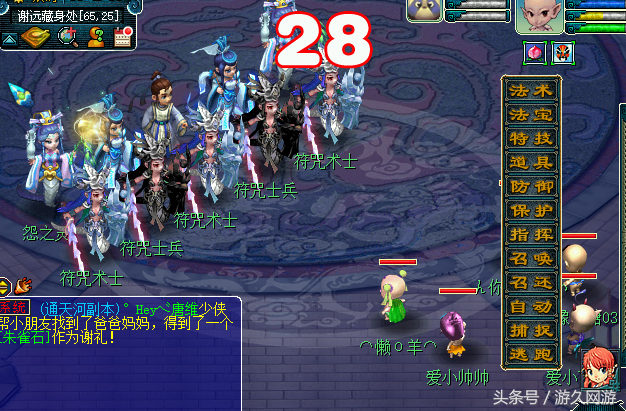Select 逃跑 to flee the battle
This screenshot has width=626, height=411.
(x=531, y=354)
